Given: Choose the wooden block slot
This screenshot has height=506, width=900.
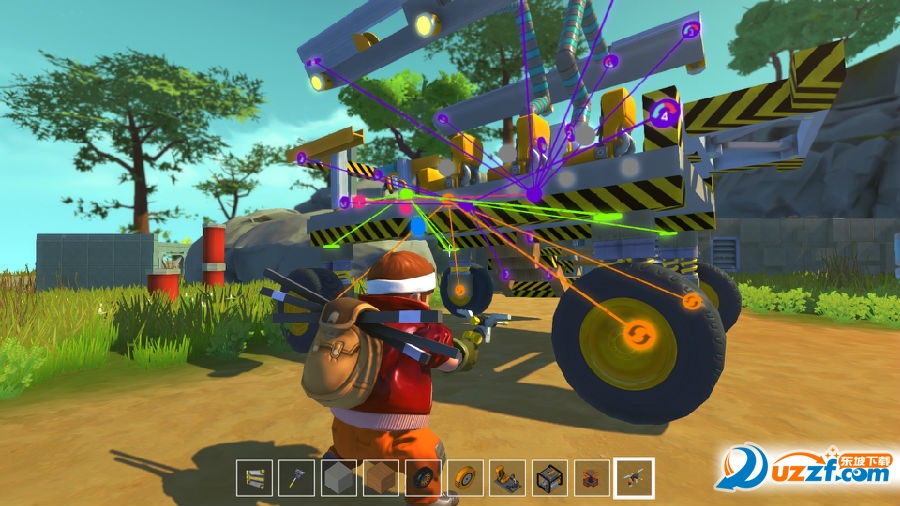Looking at the screenshot, I should pyautogui.click(x=380, y=478).
